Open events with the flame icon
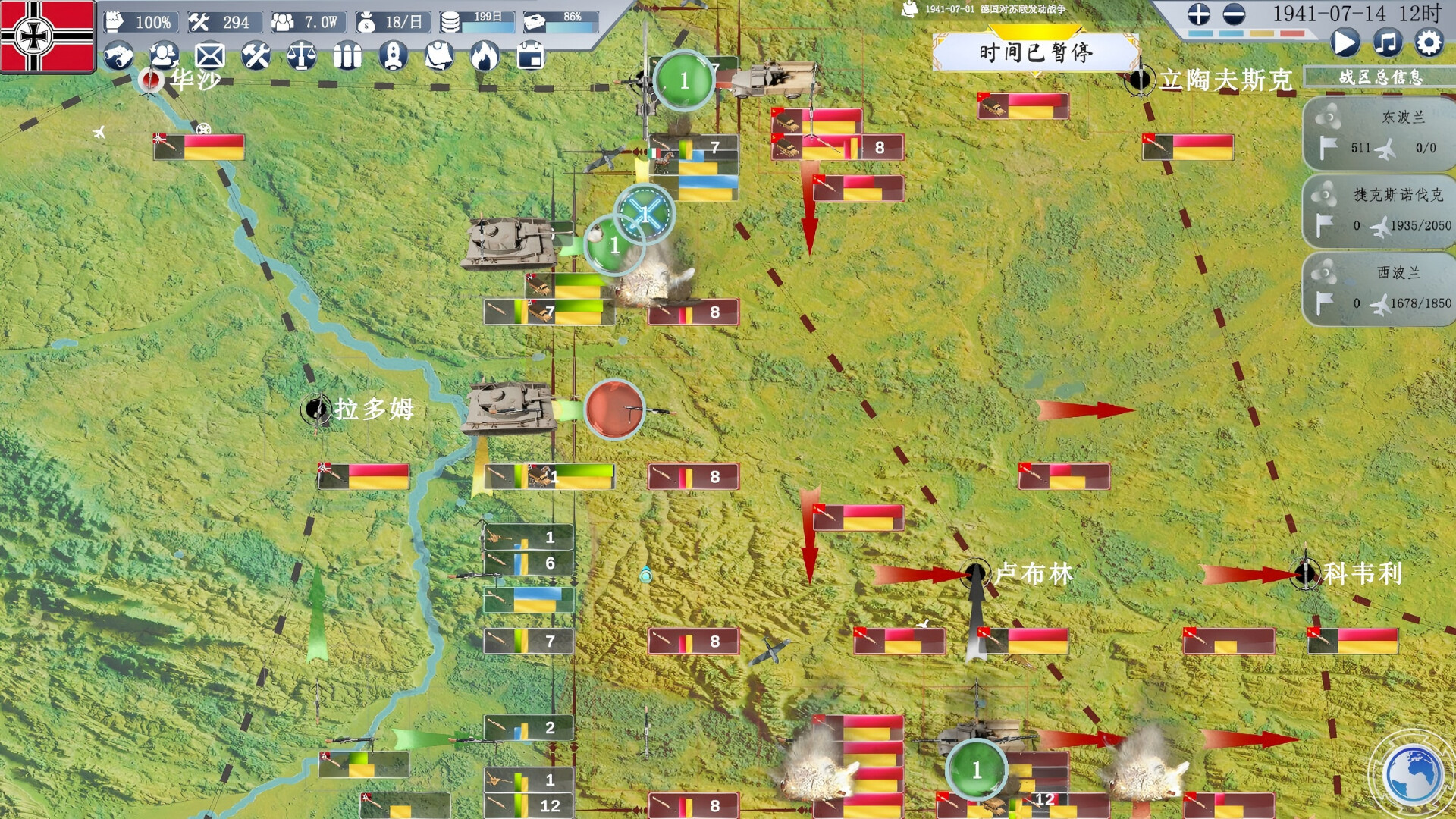This screenshot has width=1456, height=819. tap(484, 55)
